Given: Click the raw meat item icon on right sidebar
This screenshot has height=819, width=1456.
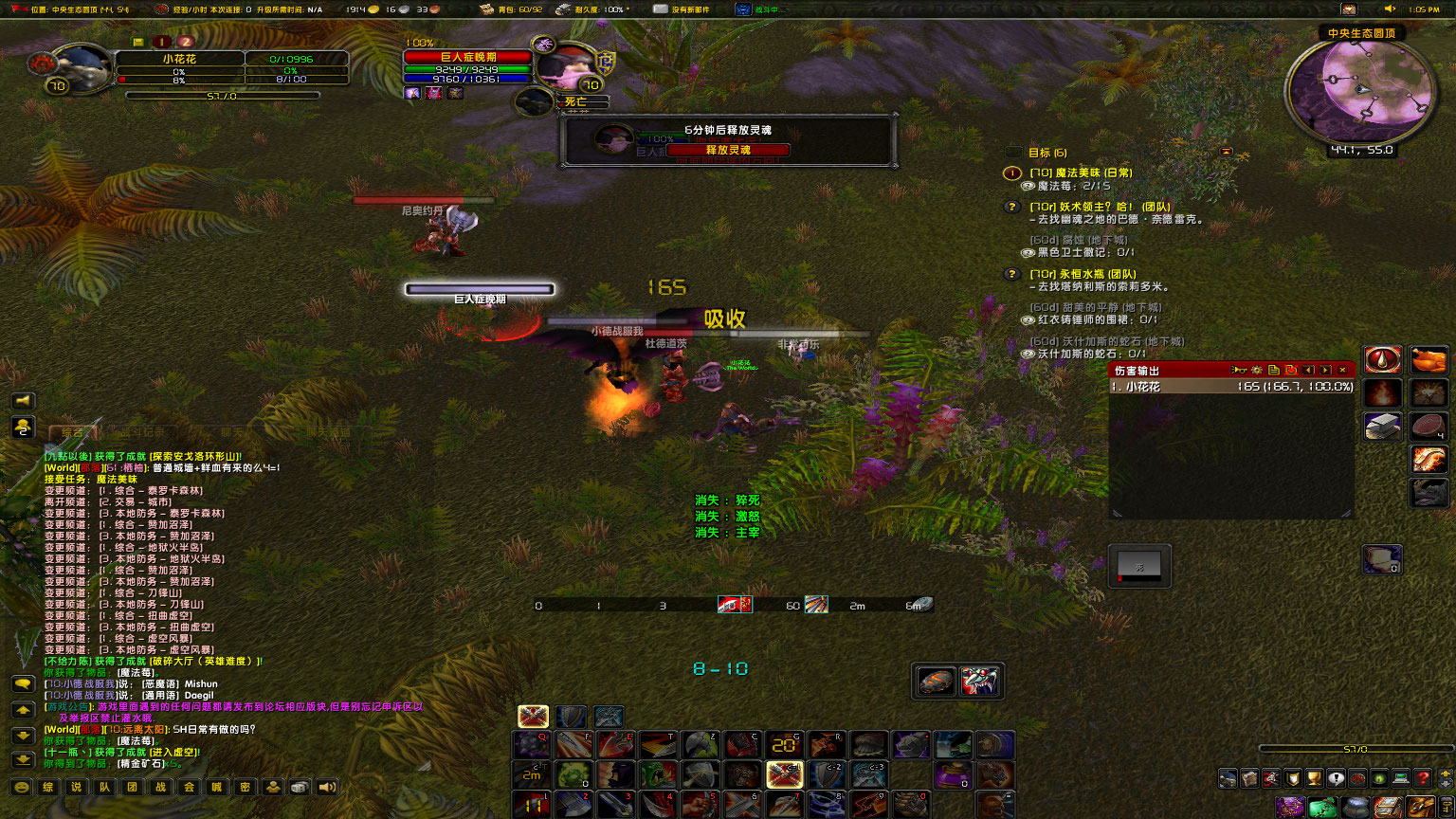Looking at the screenshot, I should 1428,427.
